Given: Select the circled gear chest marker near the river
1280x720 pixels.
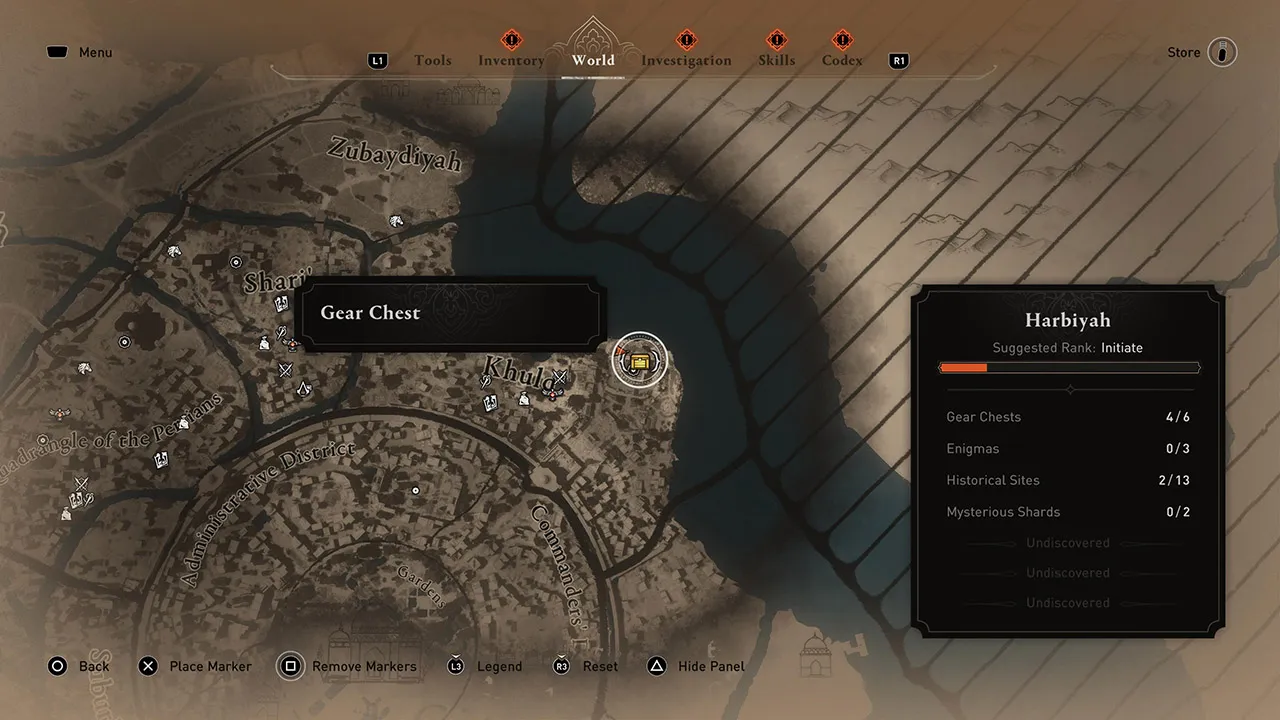Looking at the screenshot, I should click(639, 360).
